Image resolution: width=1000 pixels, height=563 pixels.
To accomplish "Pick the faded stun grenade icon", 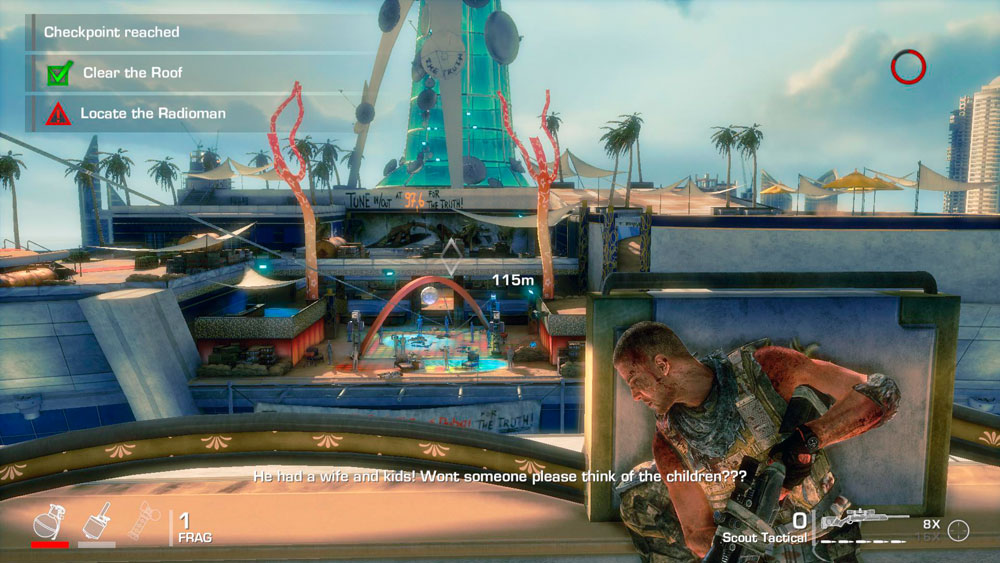I will point(143,521).
